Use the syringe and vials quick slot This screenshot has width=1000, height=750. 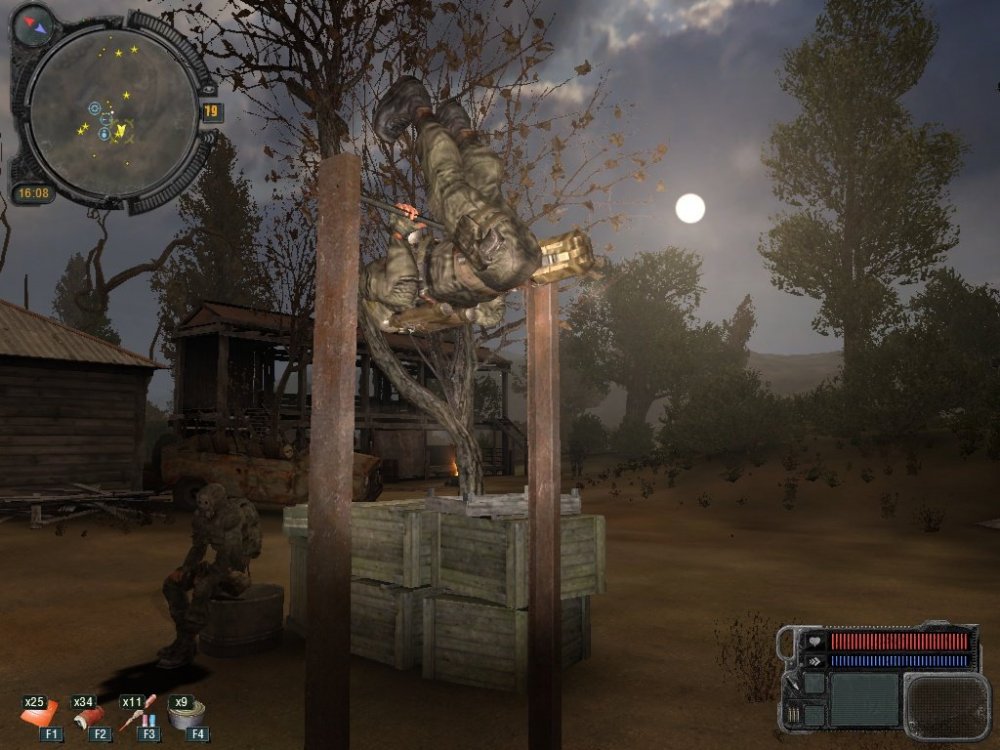pos(138,713)
